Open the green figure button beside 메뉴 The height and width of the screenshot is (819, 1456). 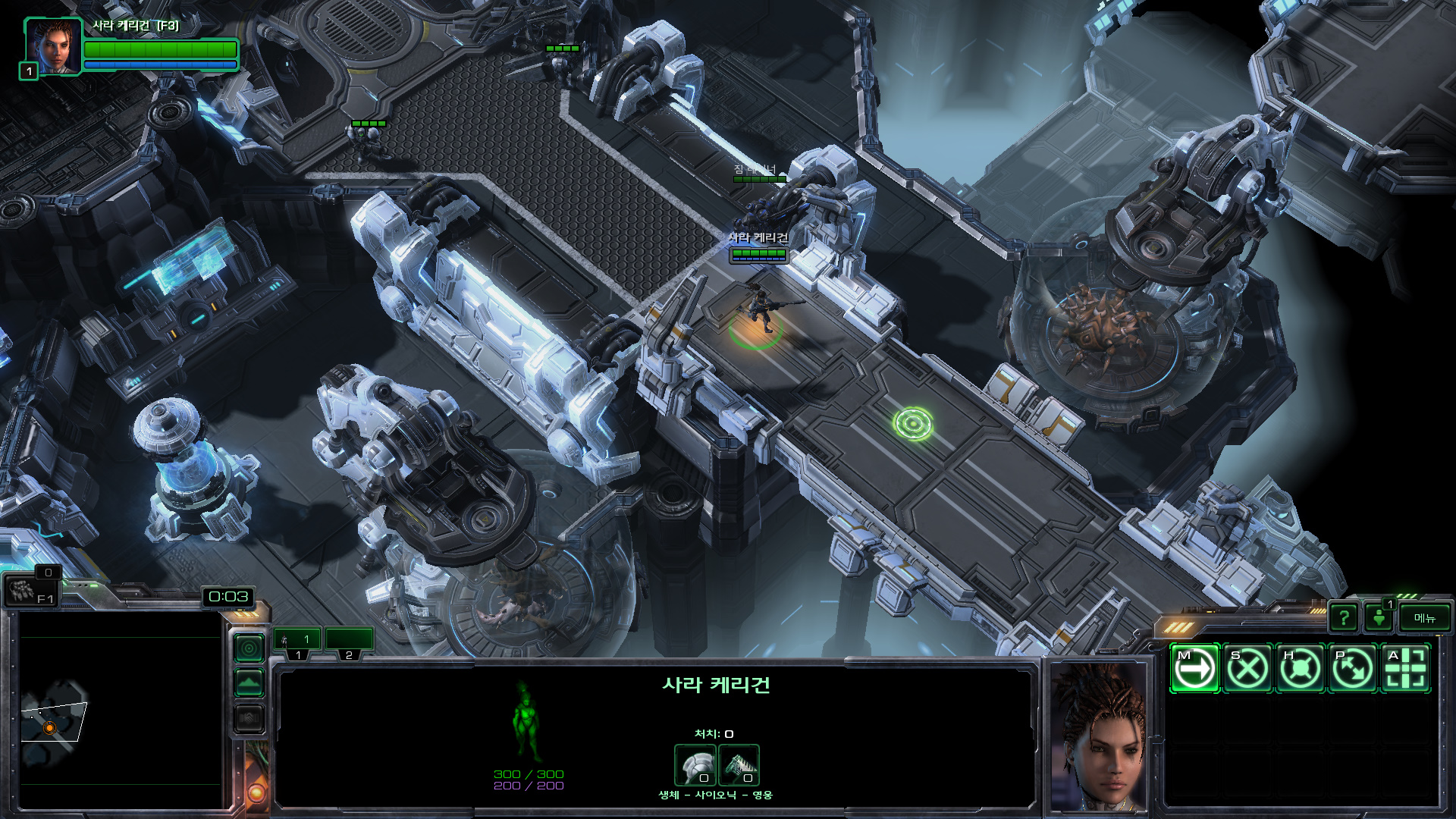point(1379,618)
